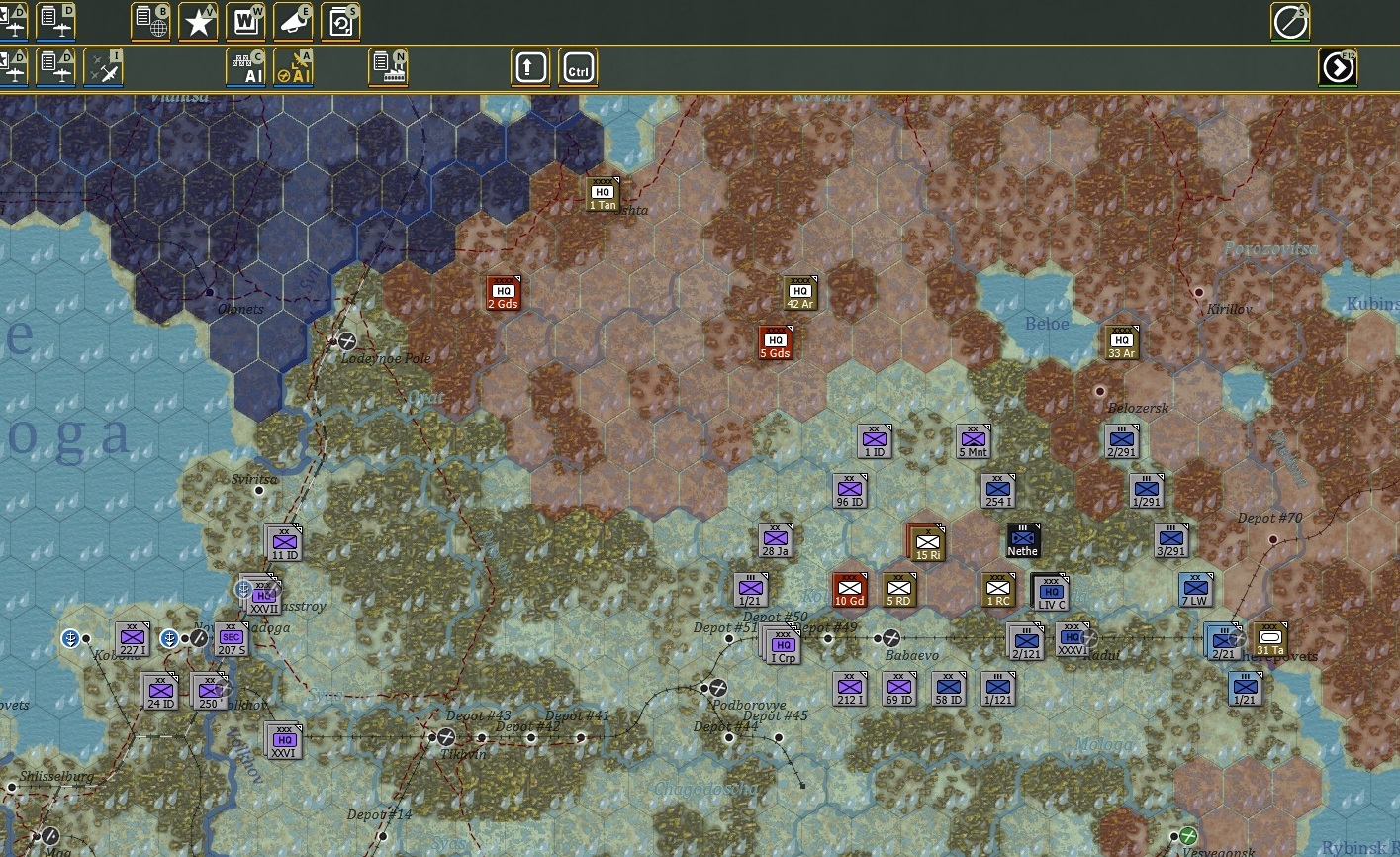Screen dimensions: 1400x857
Task: Select the 1 Tan HQ counter near Oshta
Action: pyautogui.click(x=605, y=192)
